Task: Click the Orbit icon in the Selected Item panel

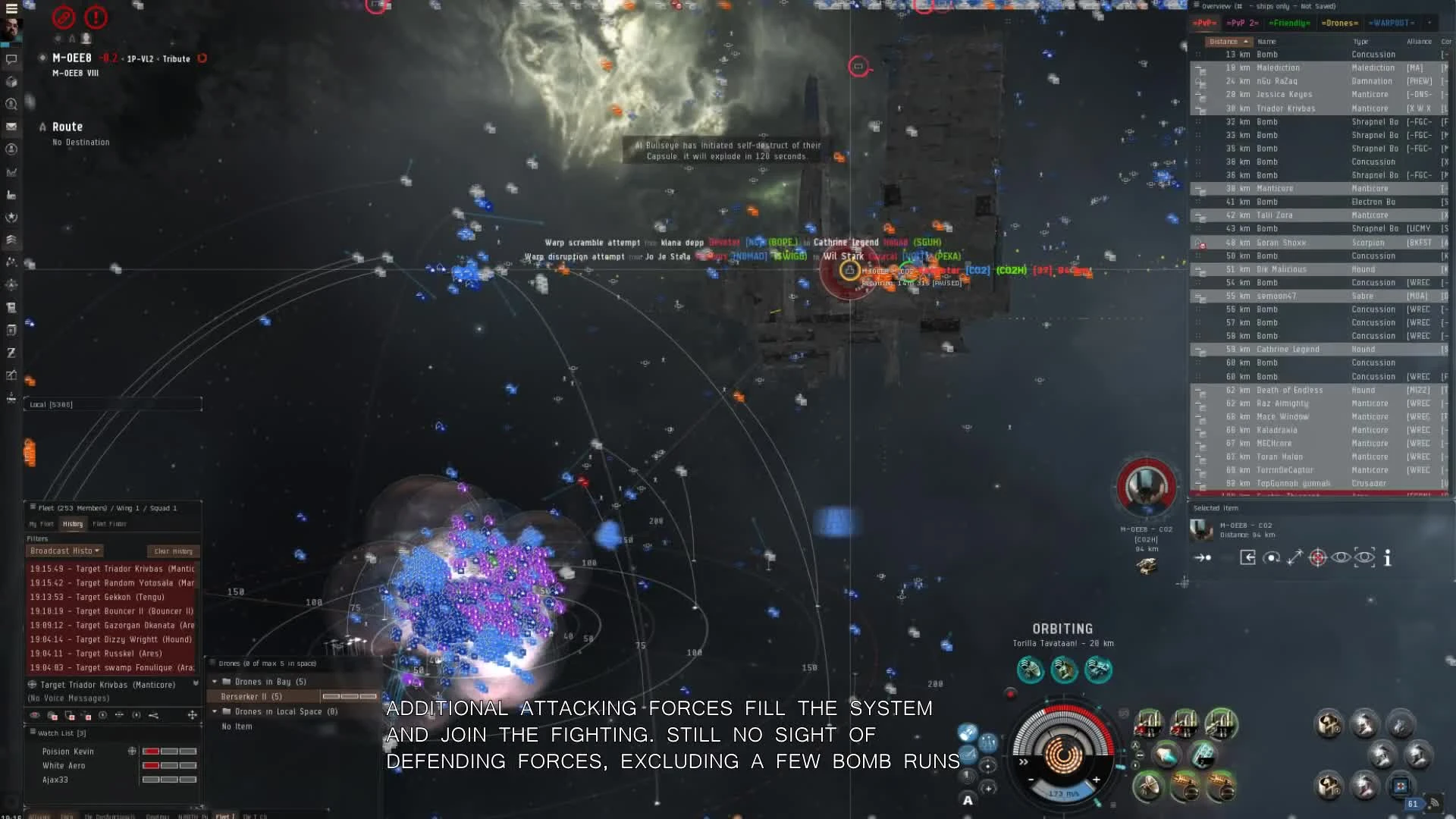Action: click(x=1271, y=557)
